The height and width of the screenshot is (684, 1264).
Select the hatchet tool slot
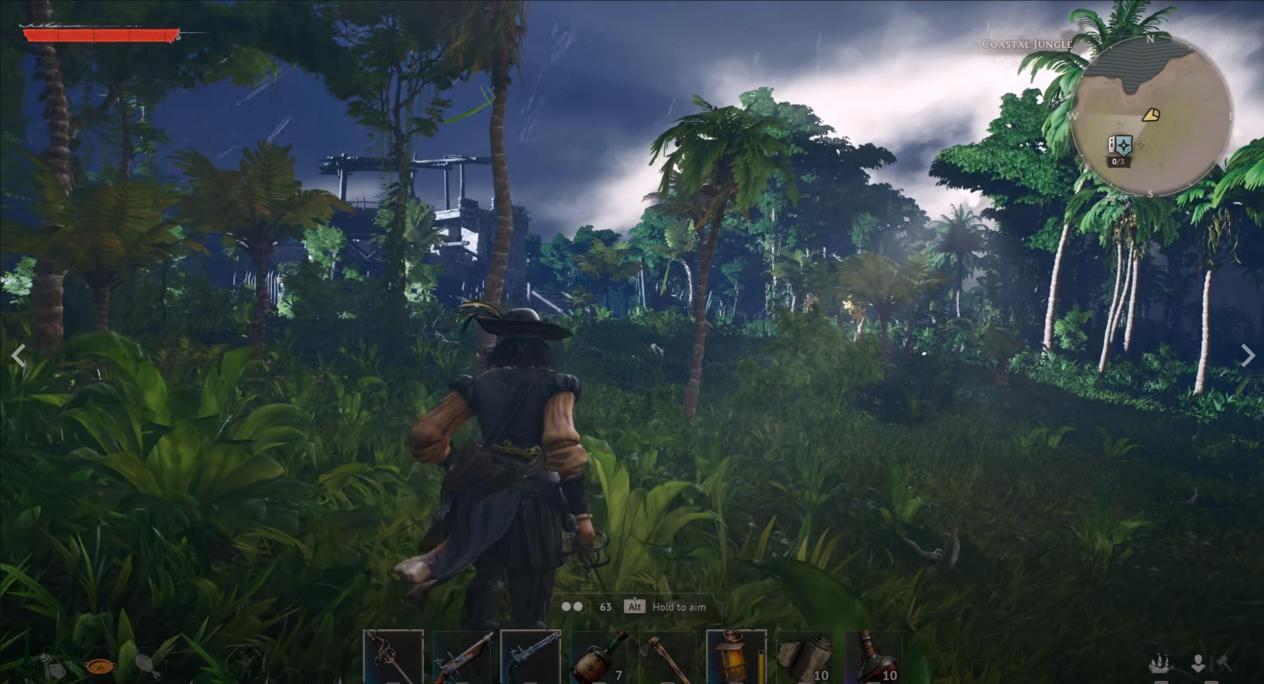(x=667, y=657)
